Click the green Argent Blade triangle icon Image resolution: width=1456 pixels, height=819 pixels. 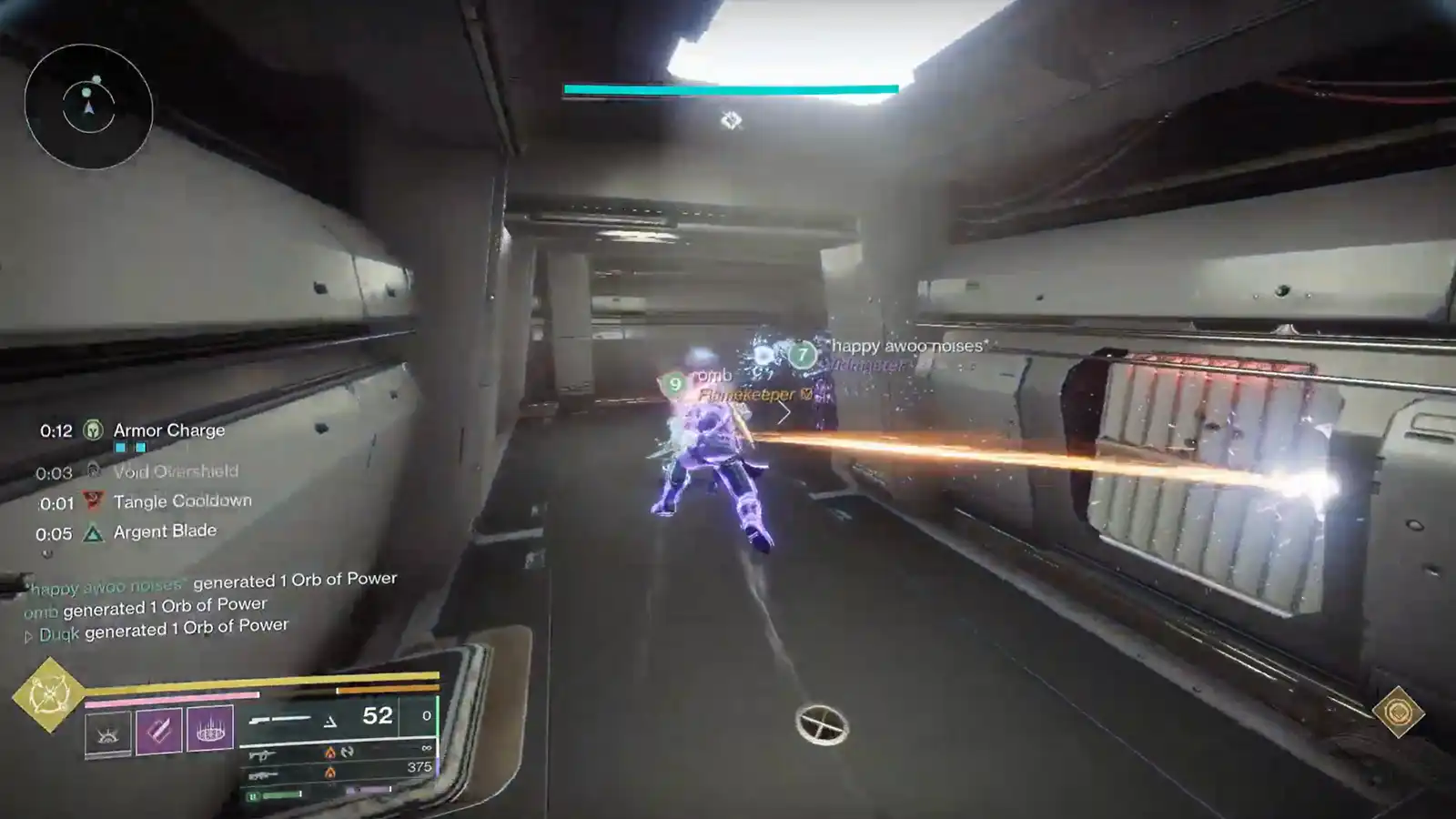pyautogui.click(x=93, y=532)
